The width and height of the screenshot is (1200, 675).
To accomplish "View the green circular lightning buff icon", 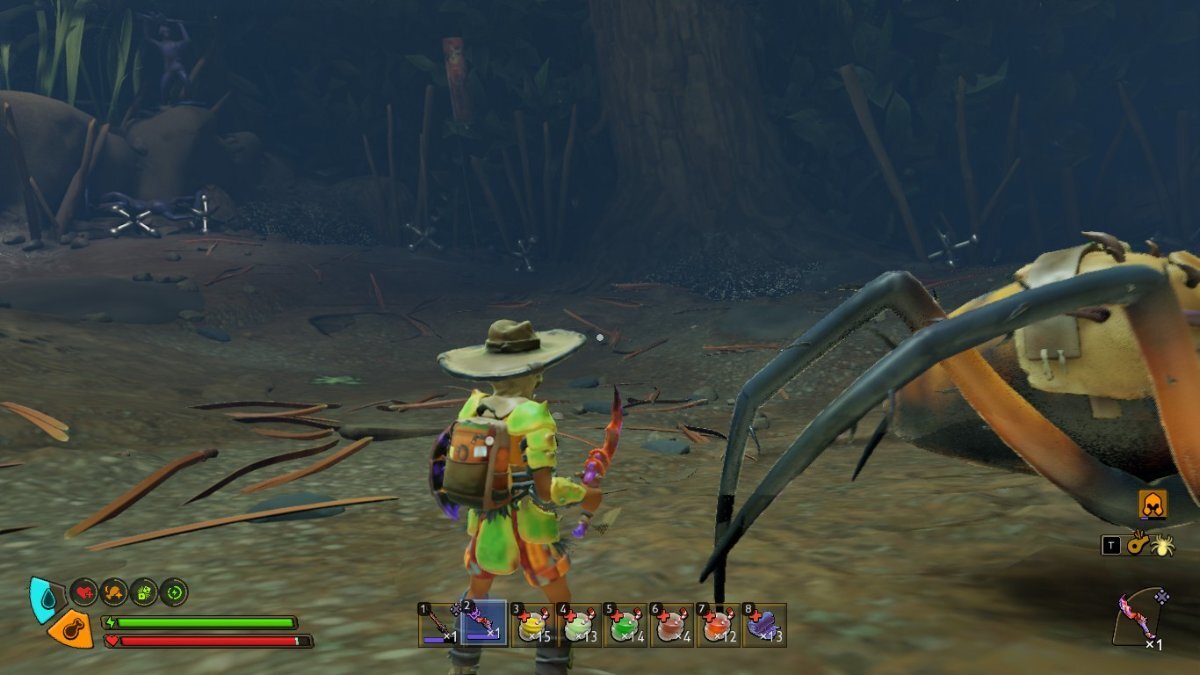I will pos(174,592).
